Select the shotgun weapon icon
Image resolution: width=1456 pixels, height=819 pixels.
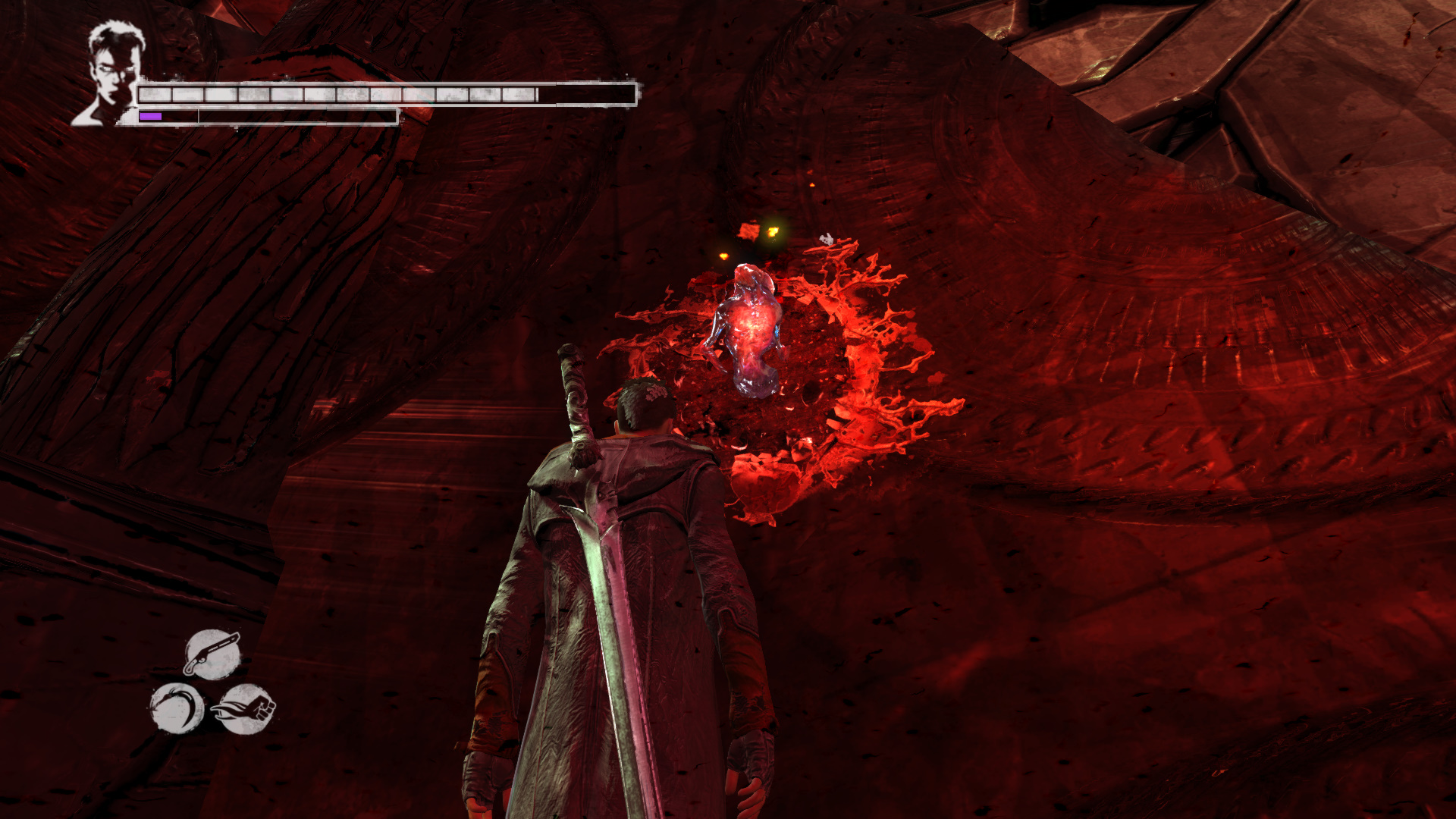[x=212, y=653]
